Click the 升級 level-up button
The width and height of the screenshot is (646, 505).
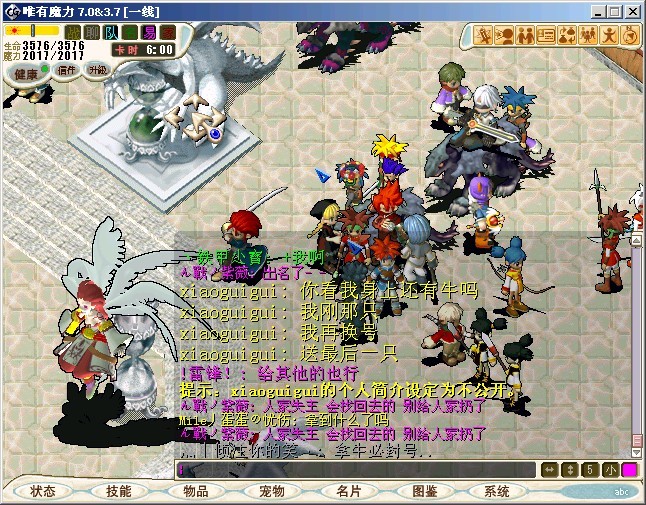tap(98, 70)
